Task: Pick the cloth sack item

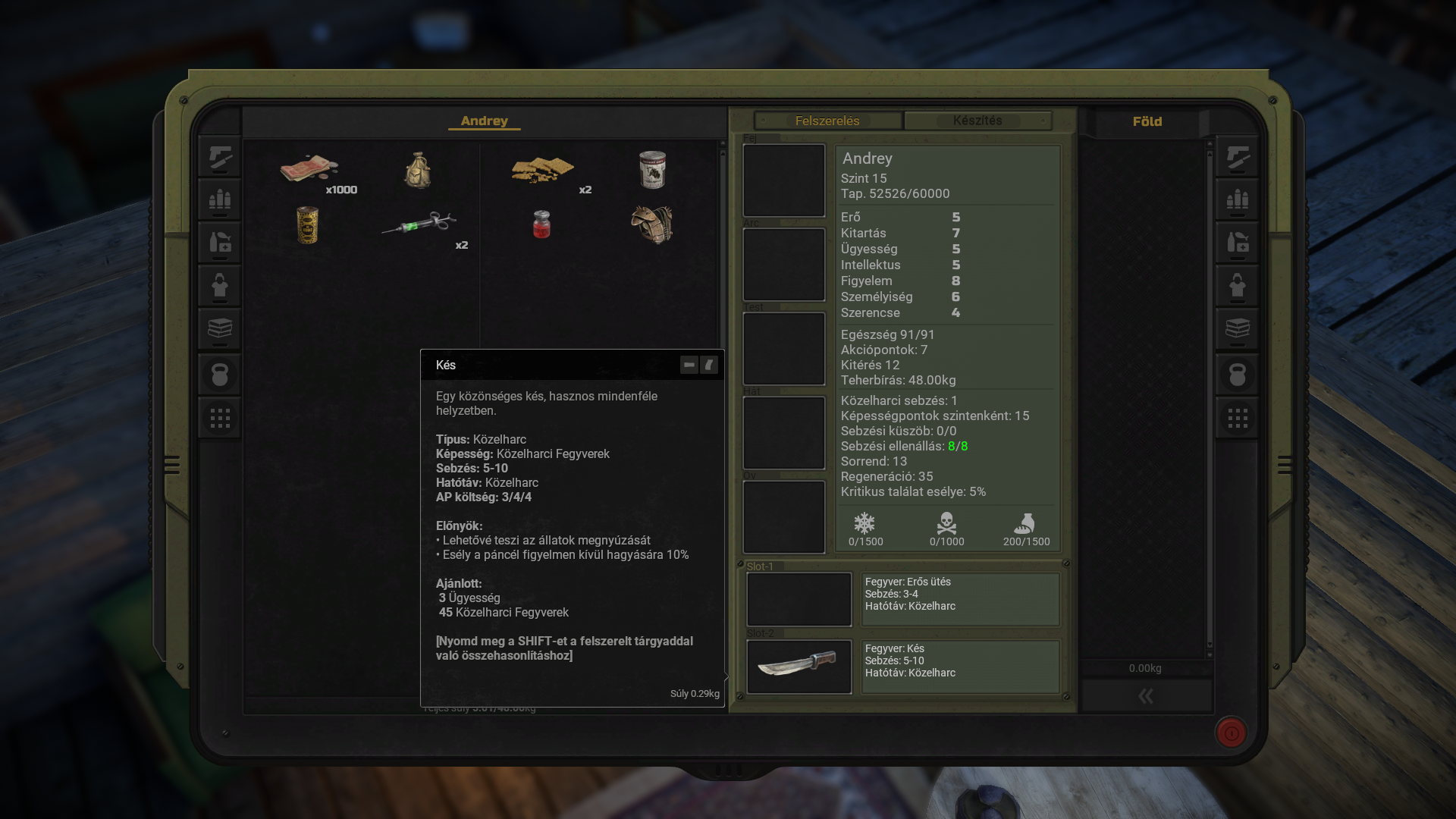Action: coord(418,169)
